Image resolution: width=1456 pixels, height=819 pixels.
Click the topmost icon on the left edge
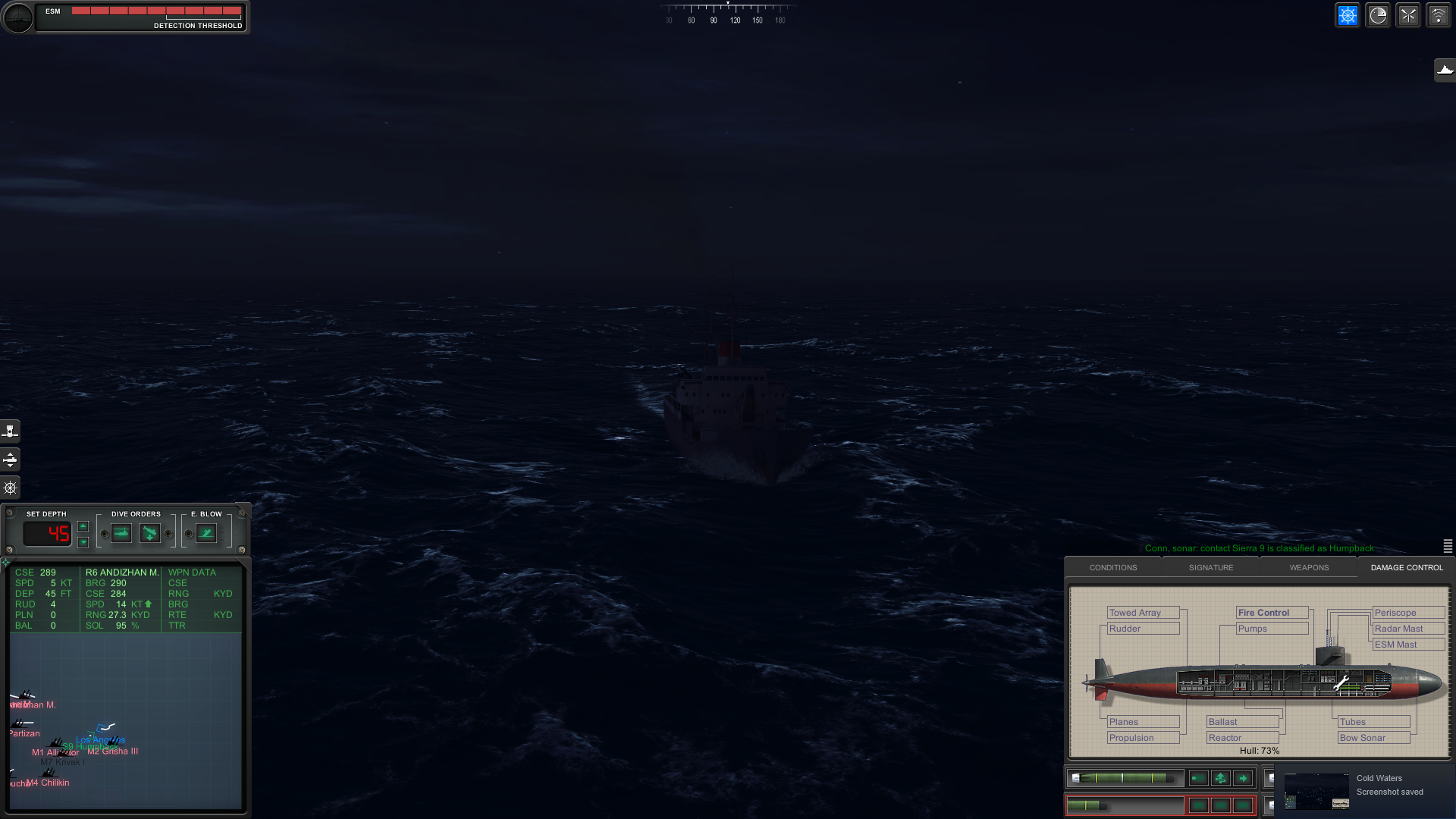coord(10,431)
